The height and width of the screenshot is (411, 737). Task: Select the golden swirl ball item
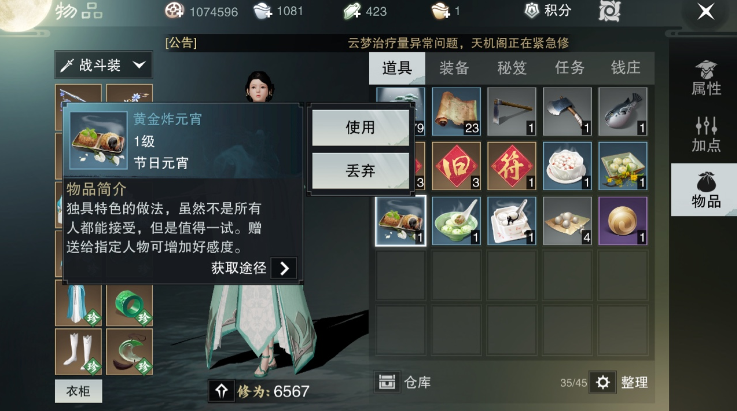[622, 220]
